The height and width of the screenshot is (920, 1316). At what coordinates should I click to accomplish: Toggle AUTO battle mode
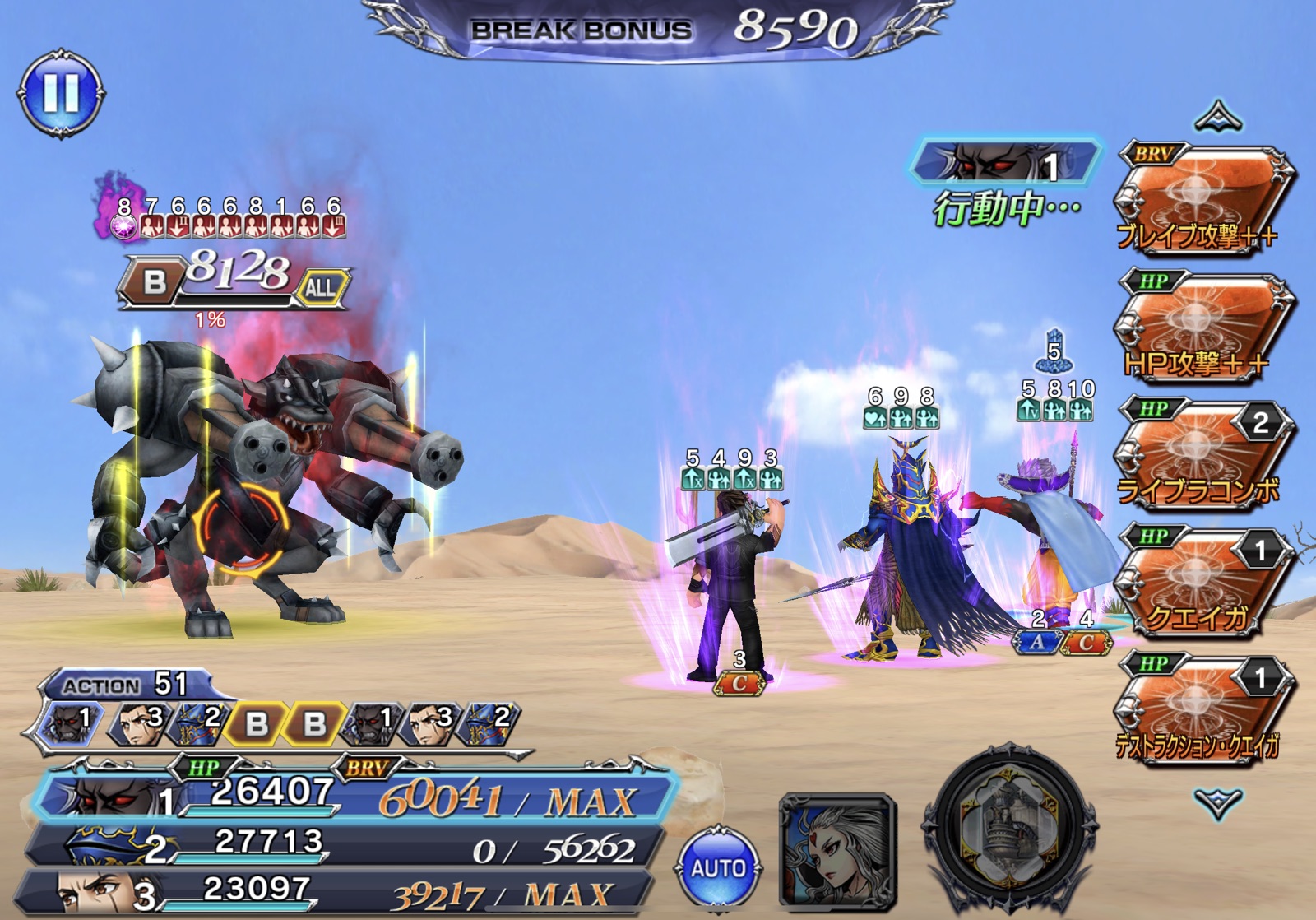[718, 868]
